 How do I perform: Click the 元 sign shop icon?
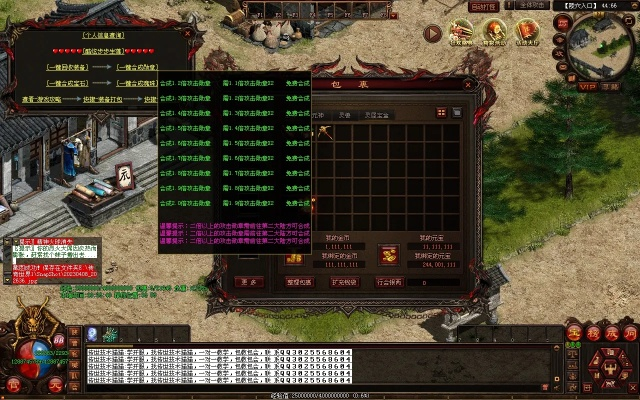124,173
